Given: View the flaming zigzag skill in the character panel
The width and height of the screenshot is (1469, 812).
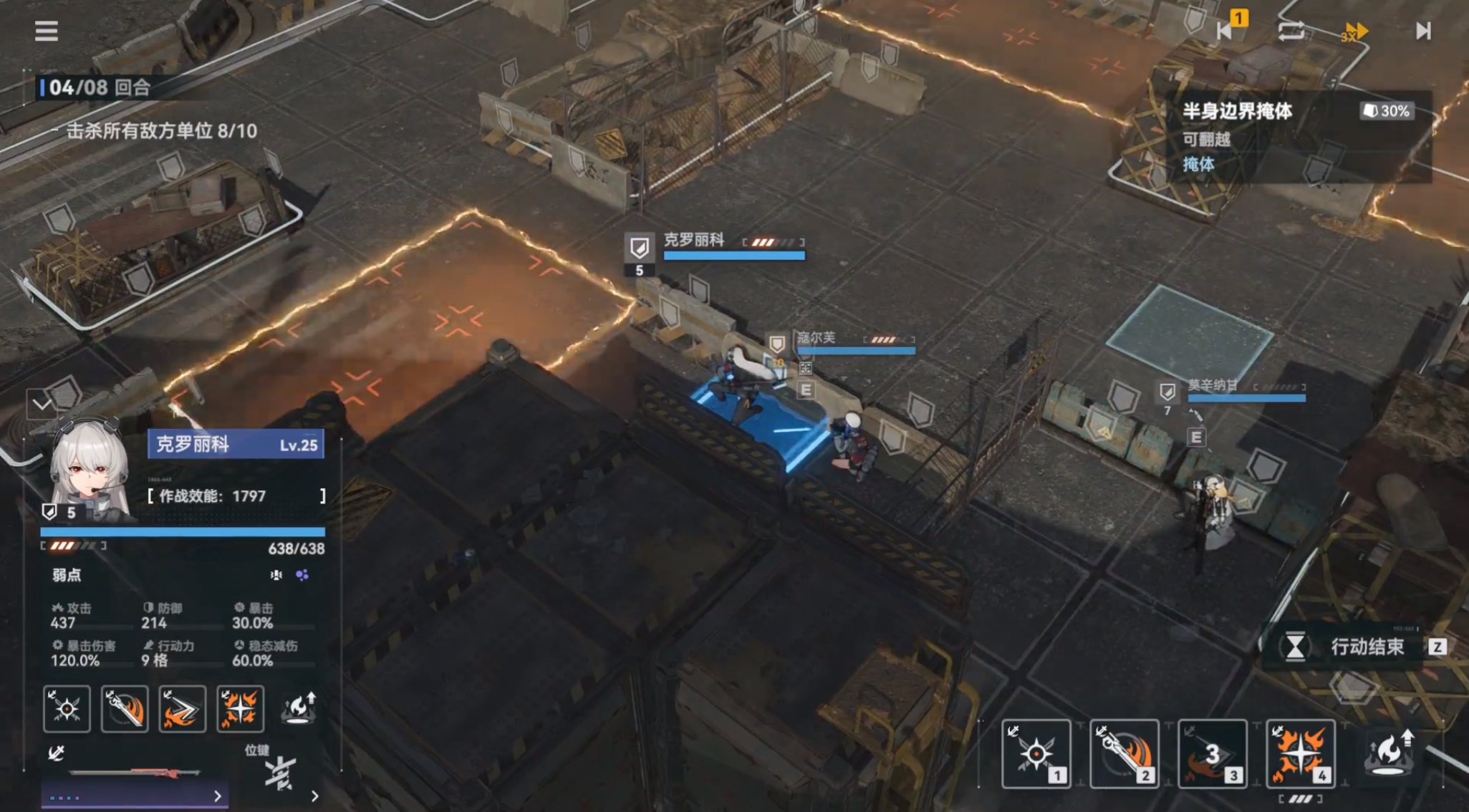Looking at the screenshot, I should [x=182, y=709].
